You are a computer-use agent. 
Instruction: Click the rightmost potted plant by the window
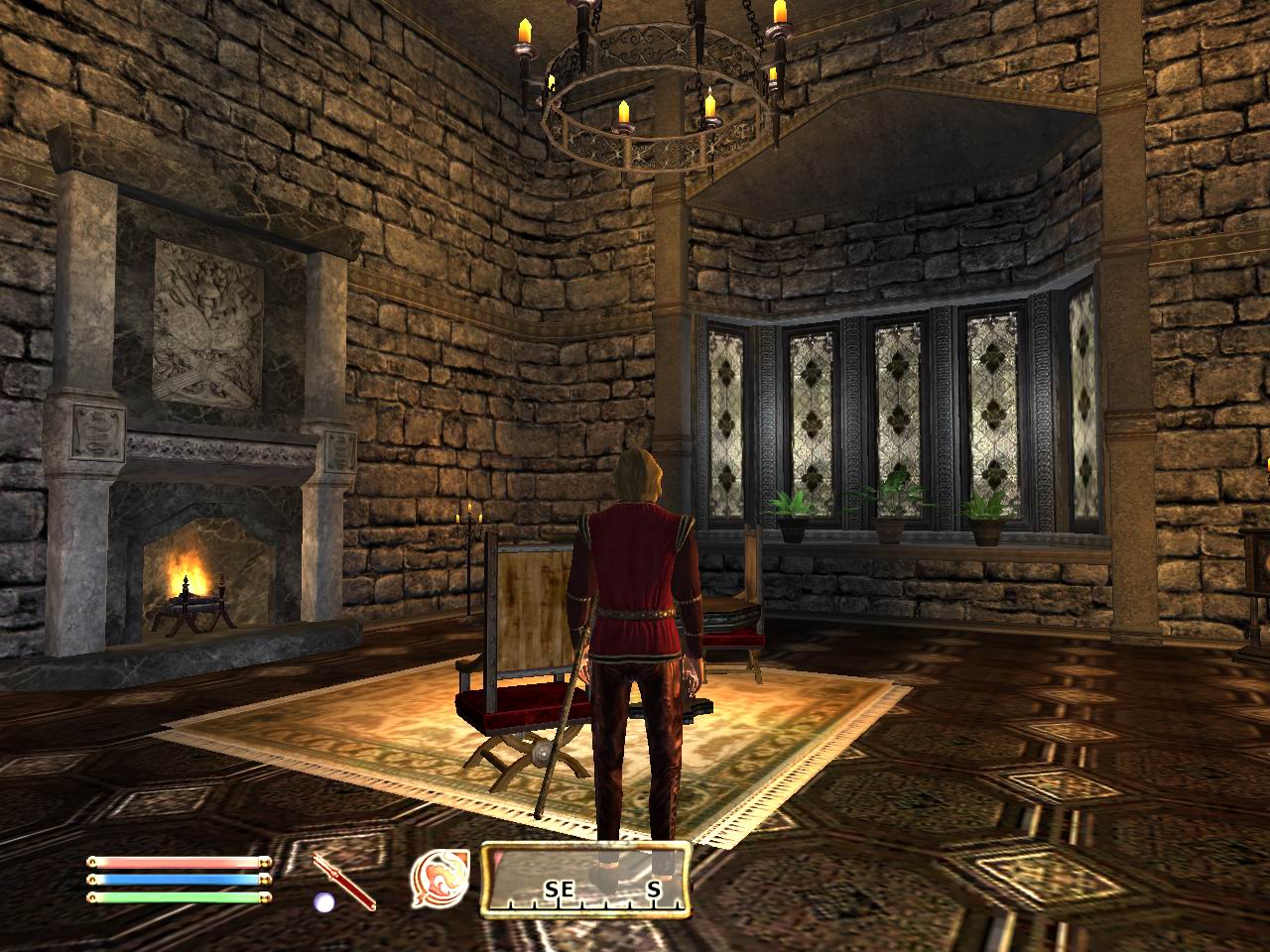coord(984,516)
